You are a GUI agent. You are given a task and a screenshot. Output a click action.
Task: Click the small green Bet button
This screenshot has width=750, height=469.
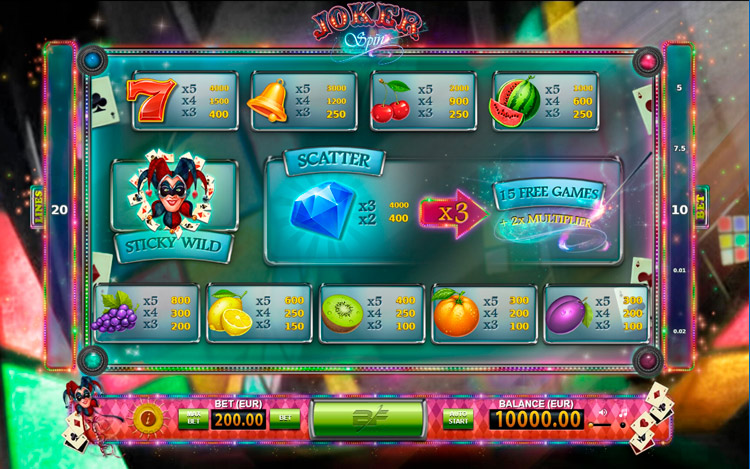tap(284, 418)
